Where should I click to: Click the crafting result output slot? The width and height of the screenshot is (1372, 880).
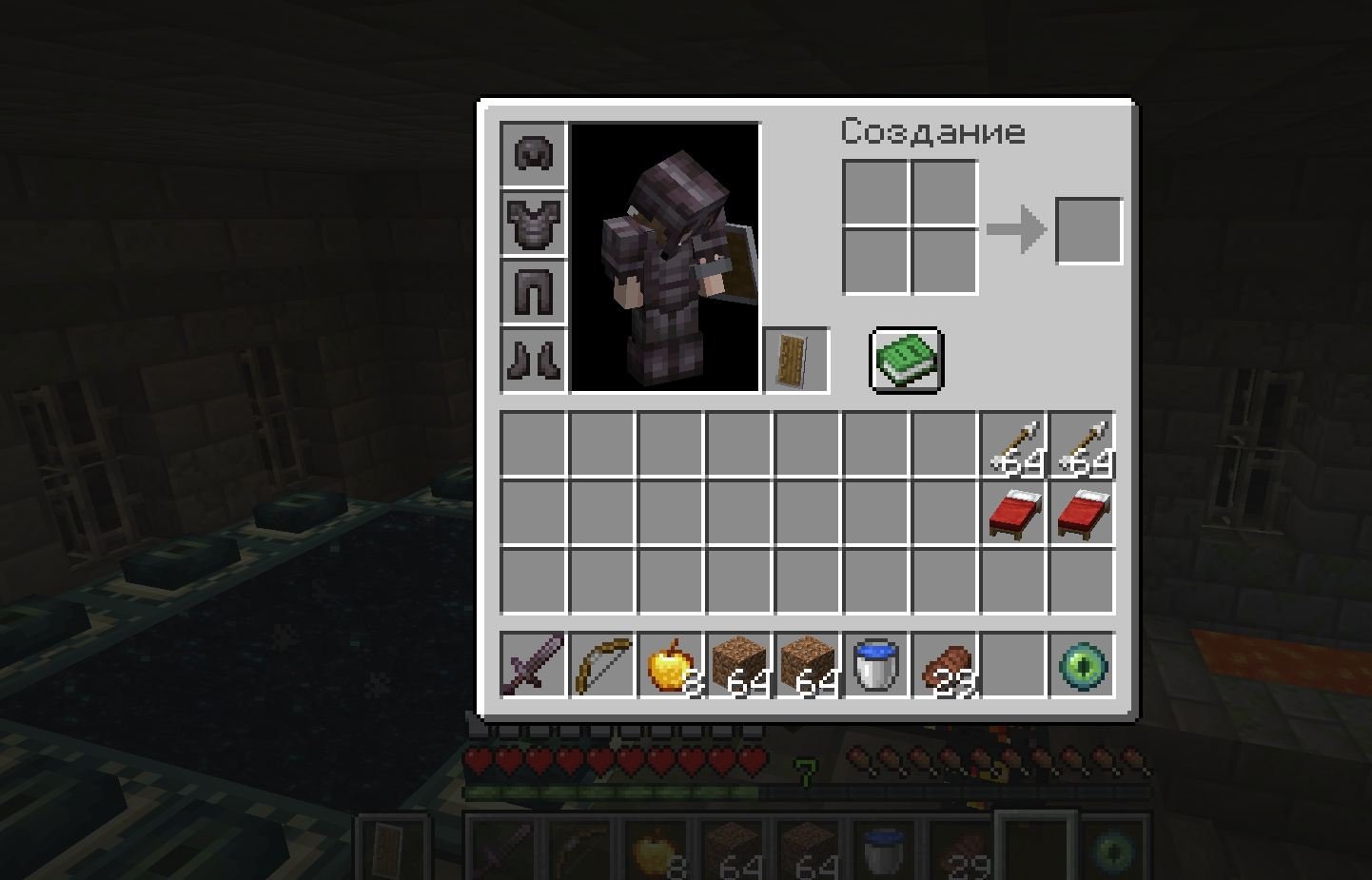tap(1088, 230)
